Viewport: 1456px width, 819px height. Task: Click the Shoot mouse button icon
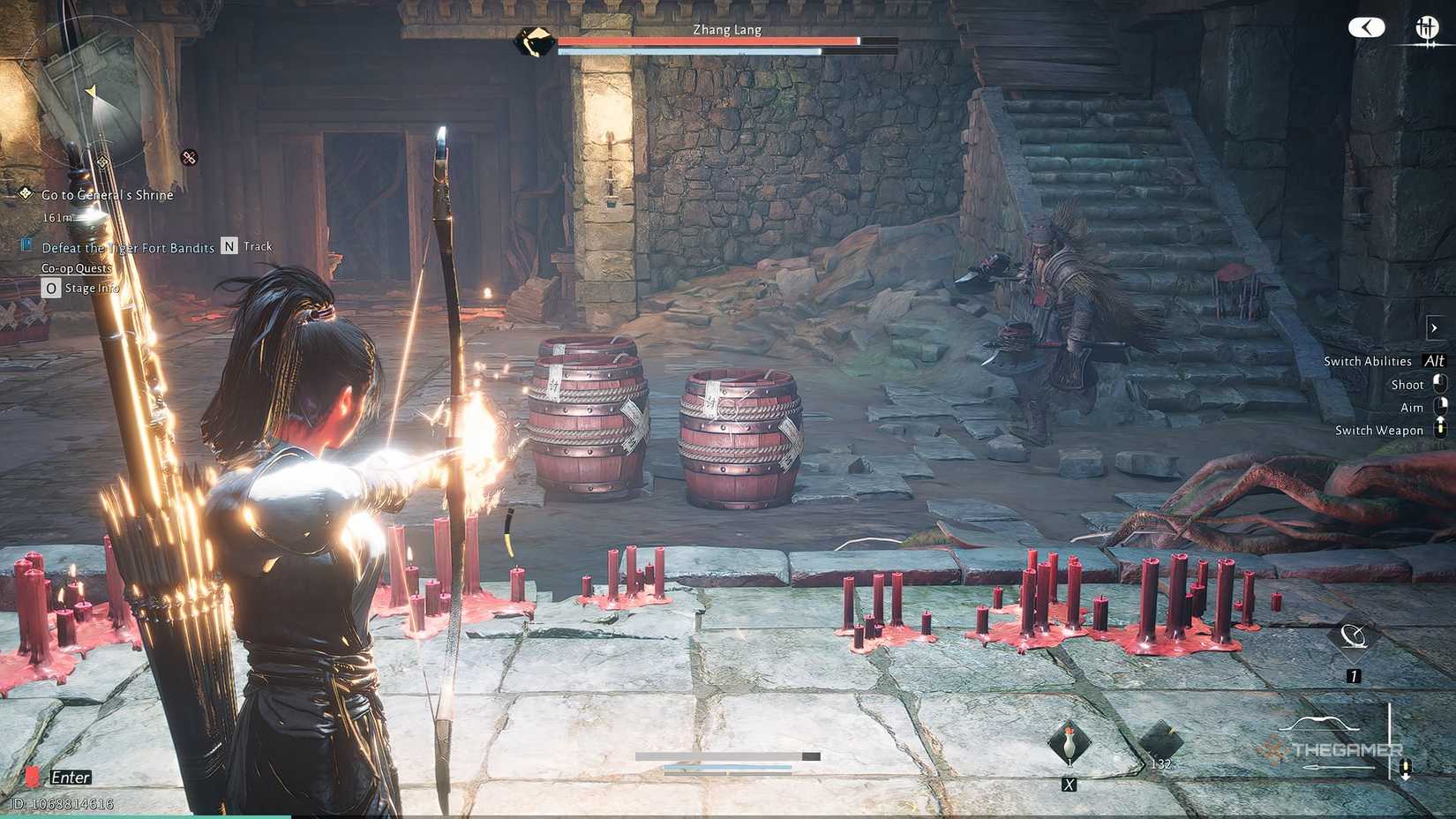1439,384
